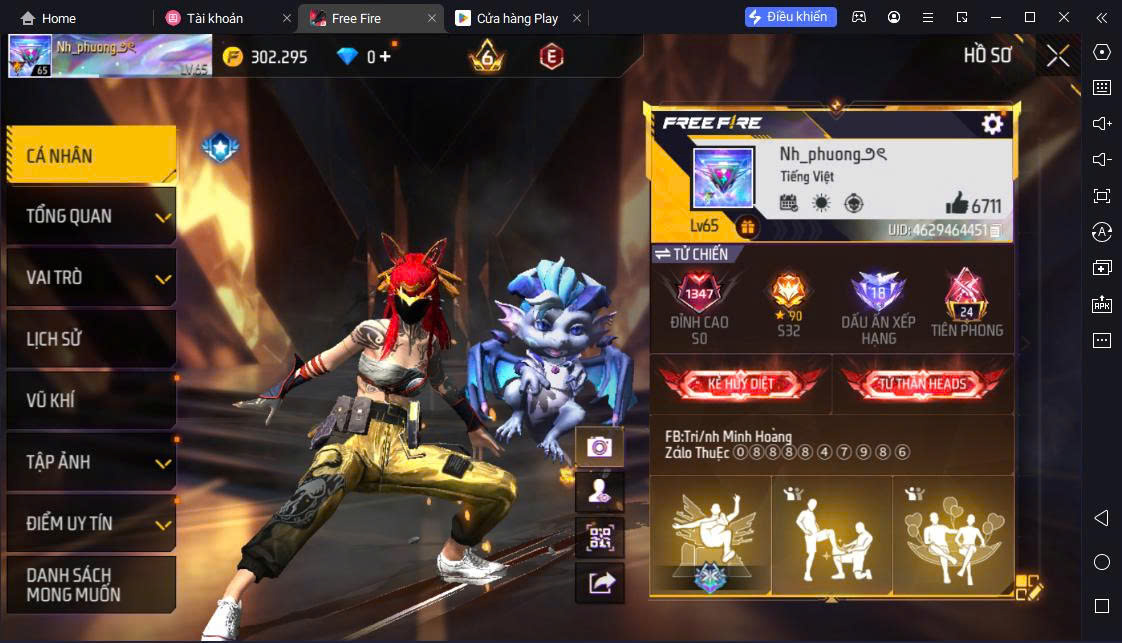
Task: Tap the camera snapshot button
Action: (600, 447)
